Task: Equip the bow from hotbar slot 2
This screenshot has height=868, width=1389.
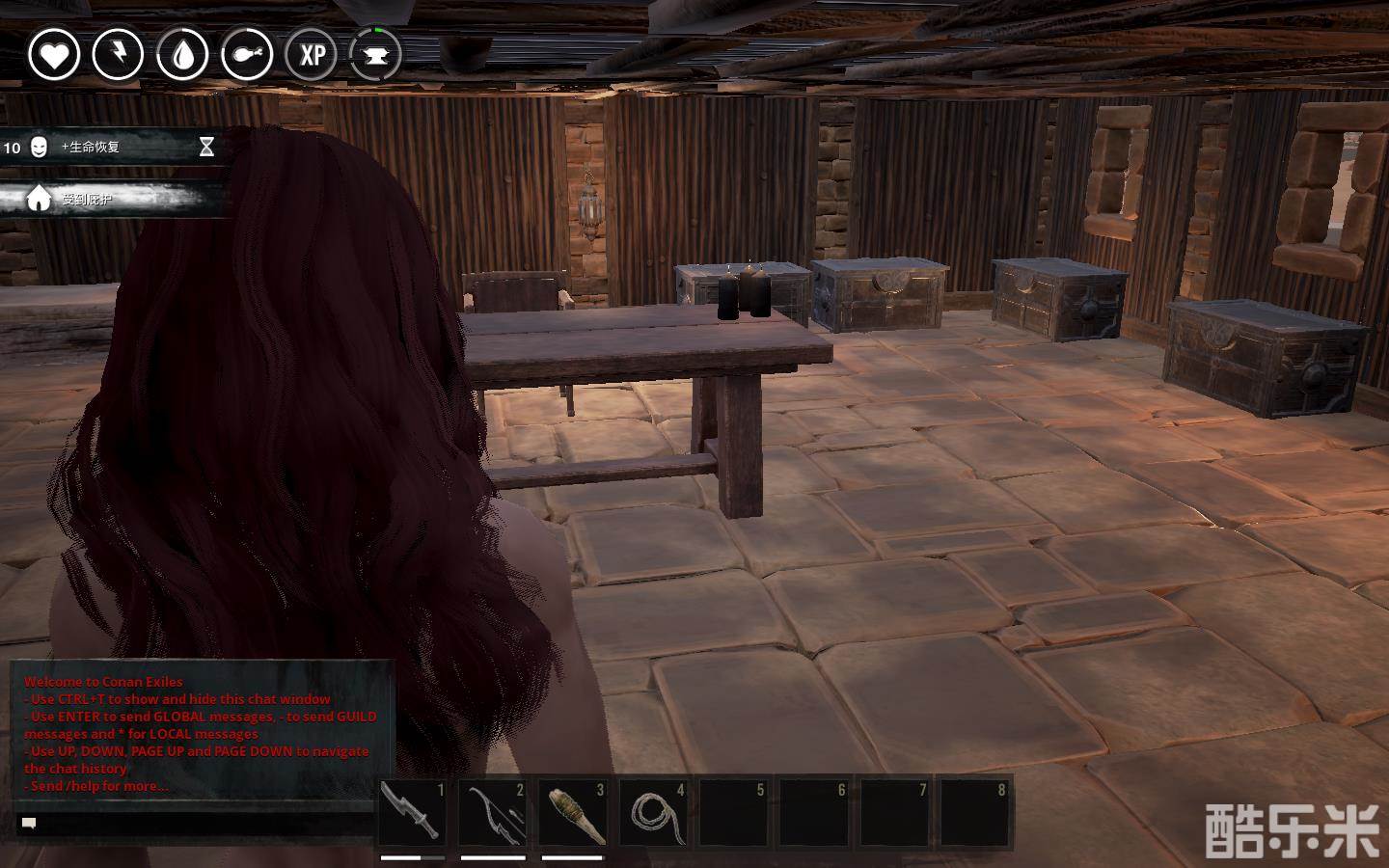Action: [493, 813]
